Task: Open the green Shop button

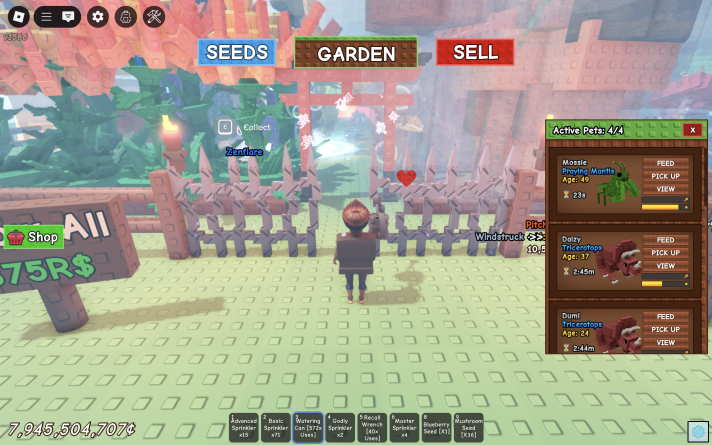Action: coord(34,237)
